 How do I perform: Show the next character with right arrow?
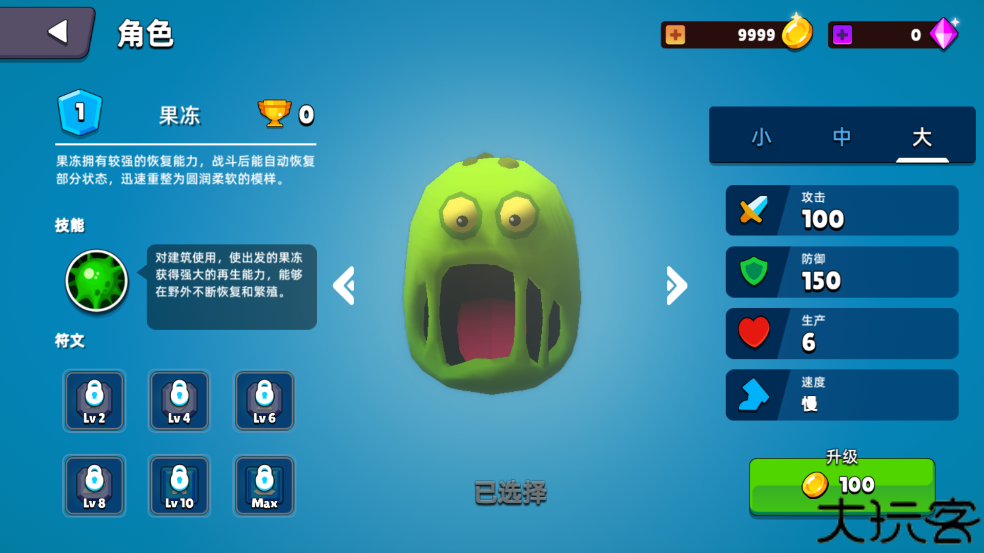(677, 286)
